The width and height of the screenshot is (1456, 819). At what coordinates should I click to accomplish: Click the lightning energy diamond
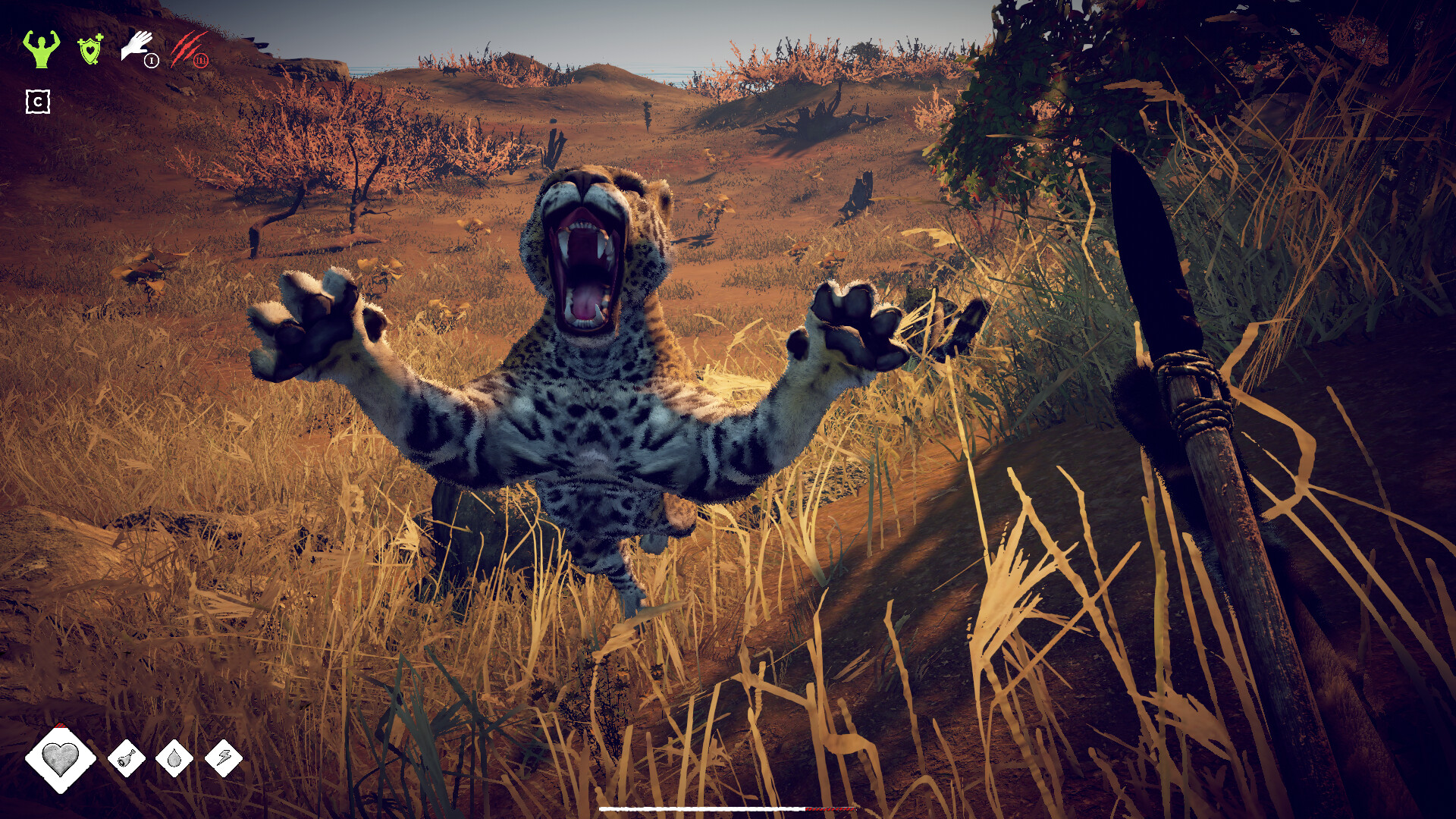224,757
